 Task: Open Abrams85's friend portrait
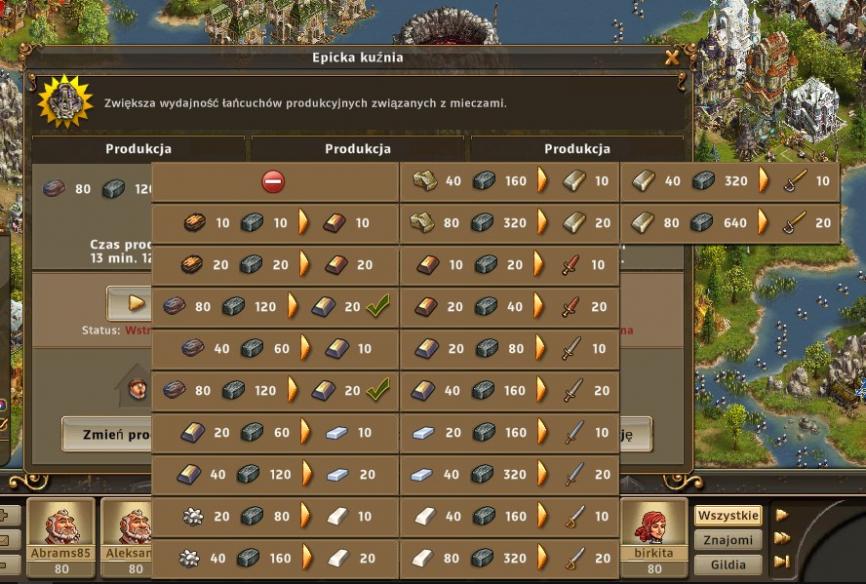[x=60, y=526]
